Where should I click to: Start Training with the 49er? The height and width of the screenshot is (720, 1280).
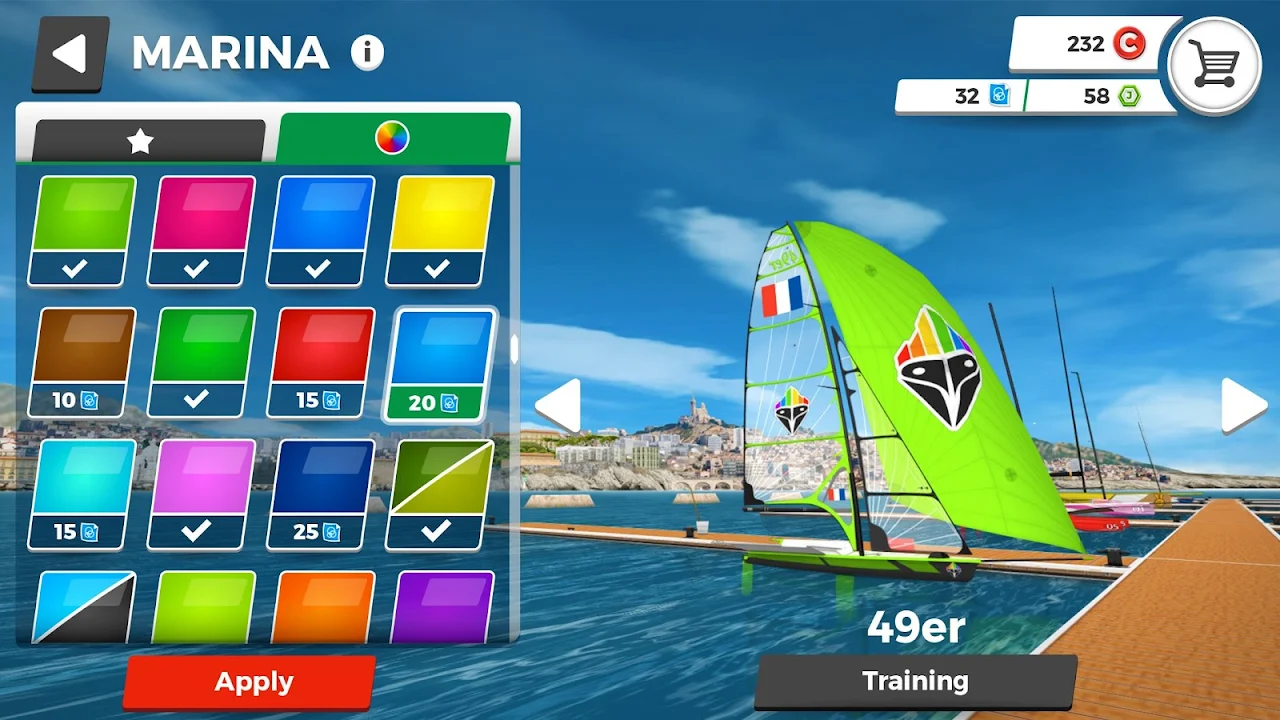pos(915,682)
